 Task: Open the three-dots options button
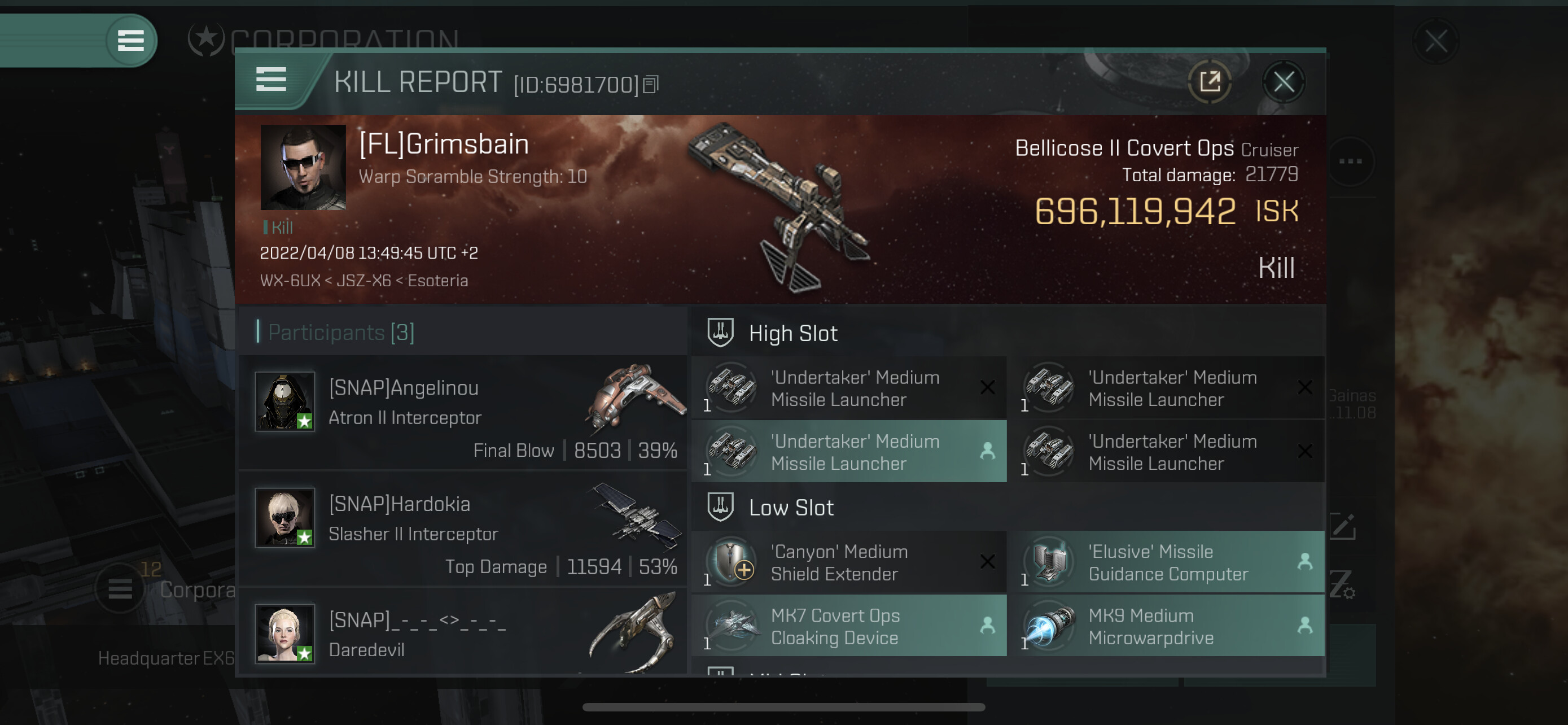[1350, 161]
